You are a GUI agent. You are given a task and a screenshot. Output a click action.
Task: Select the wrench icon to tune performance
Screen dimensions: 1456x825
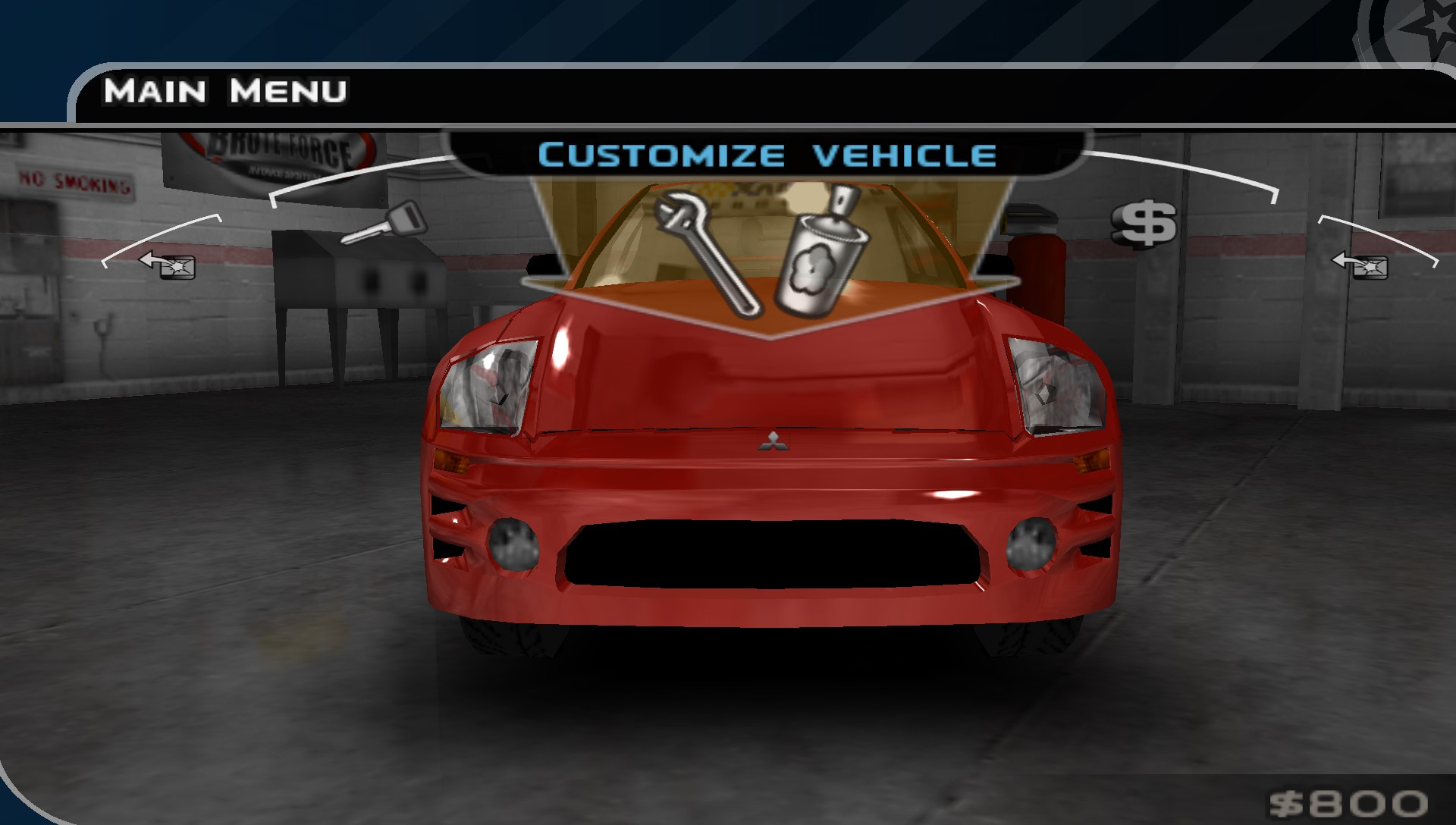[x=705, y=250]
